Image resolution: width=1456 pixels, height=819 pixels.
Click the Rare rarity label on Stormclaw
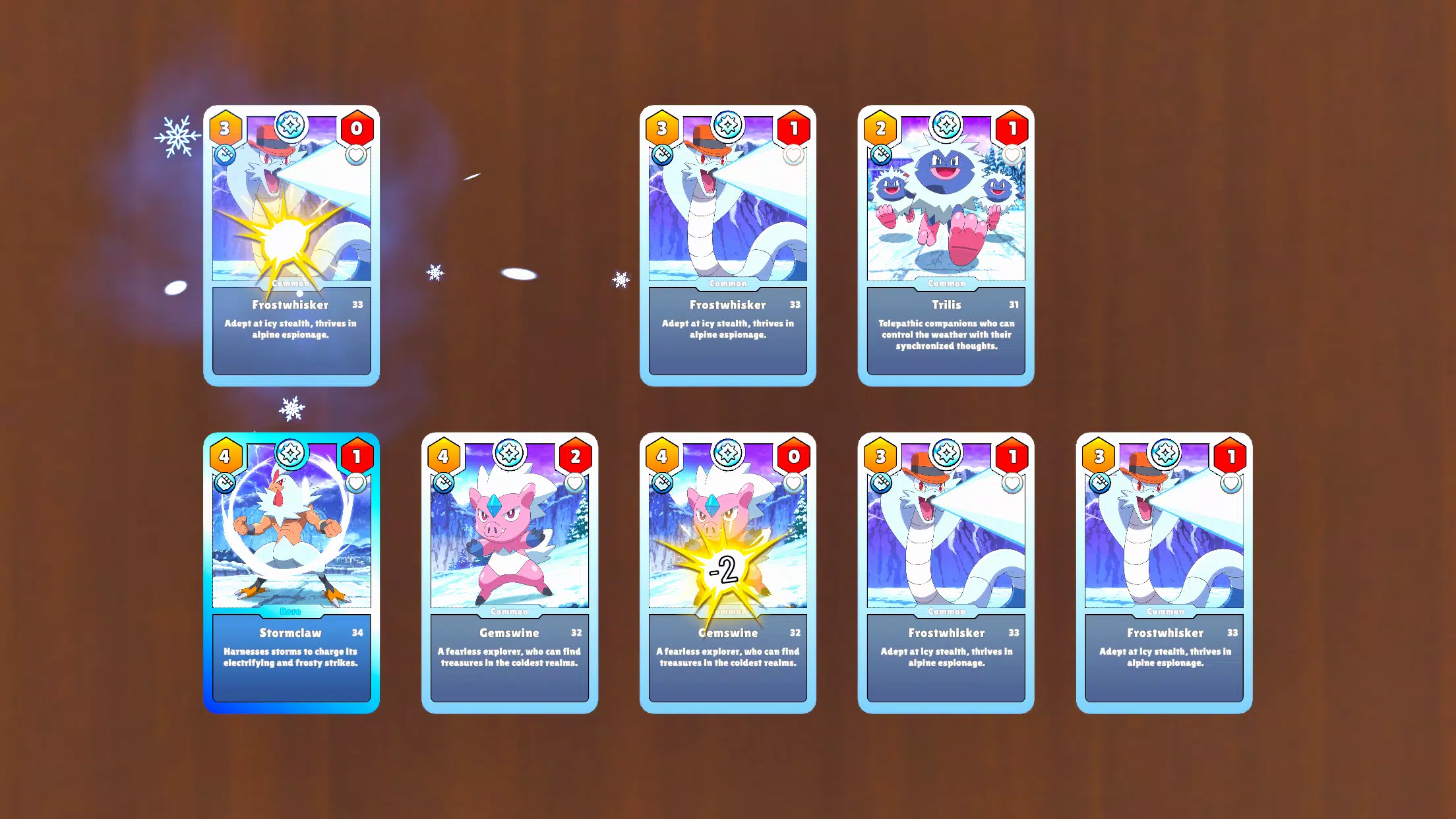[x=291, y=610]
